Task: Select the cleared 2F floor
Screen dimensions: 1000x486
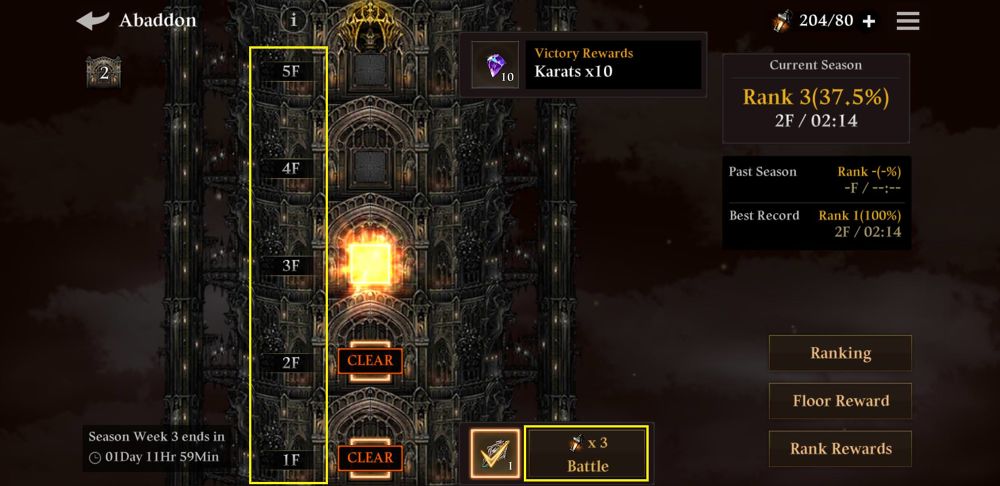Action: (x=370, y=360)
